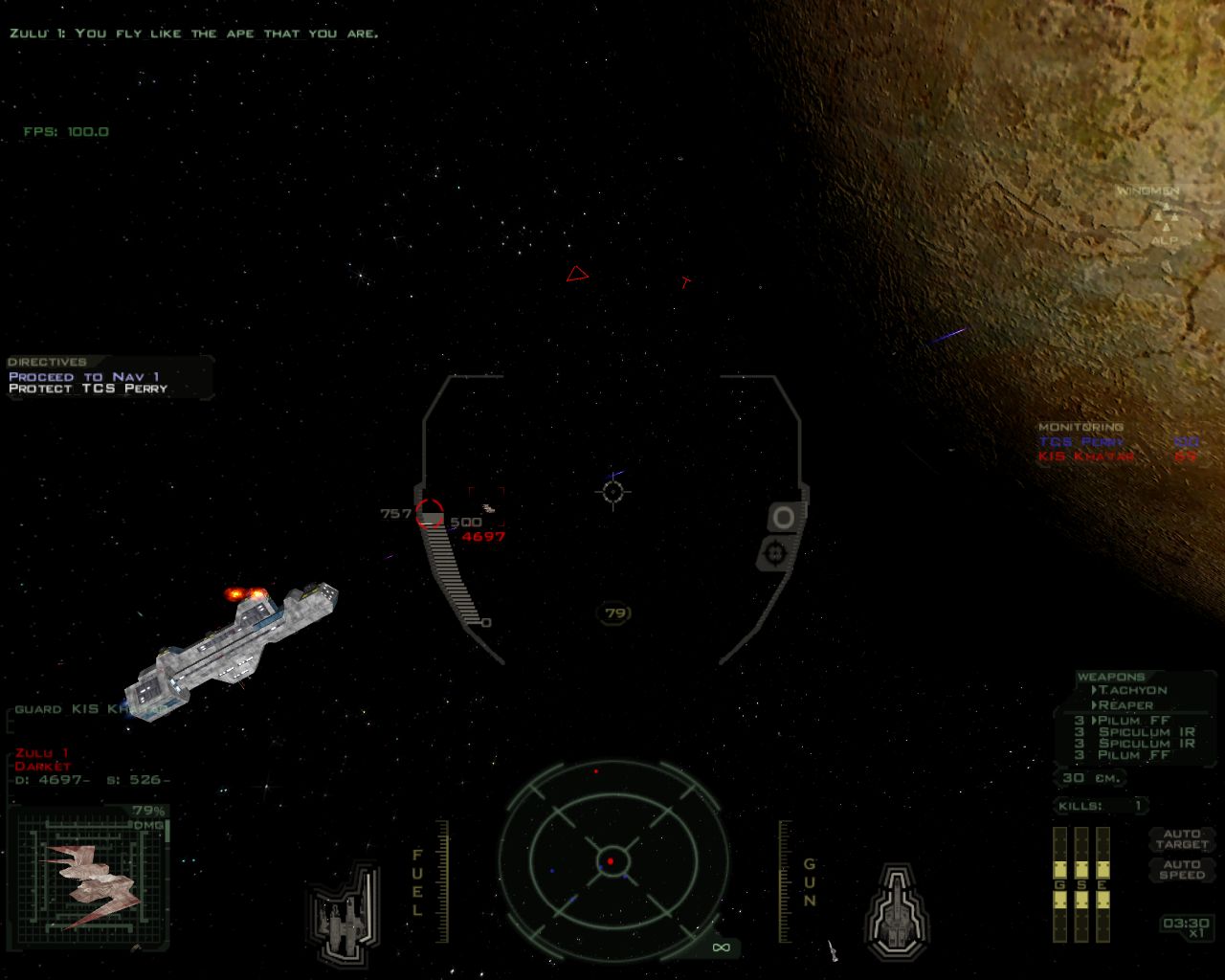Image resolution: width=1225 pixels, height=980 pixels.
Task: Select the Proceed to Nav 1 directive
Action: pos(84,377)
